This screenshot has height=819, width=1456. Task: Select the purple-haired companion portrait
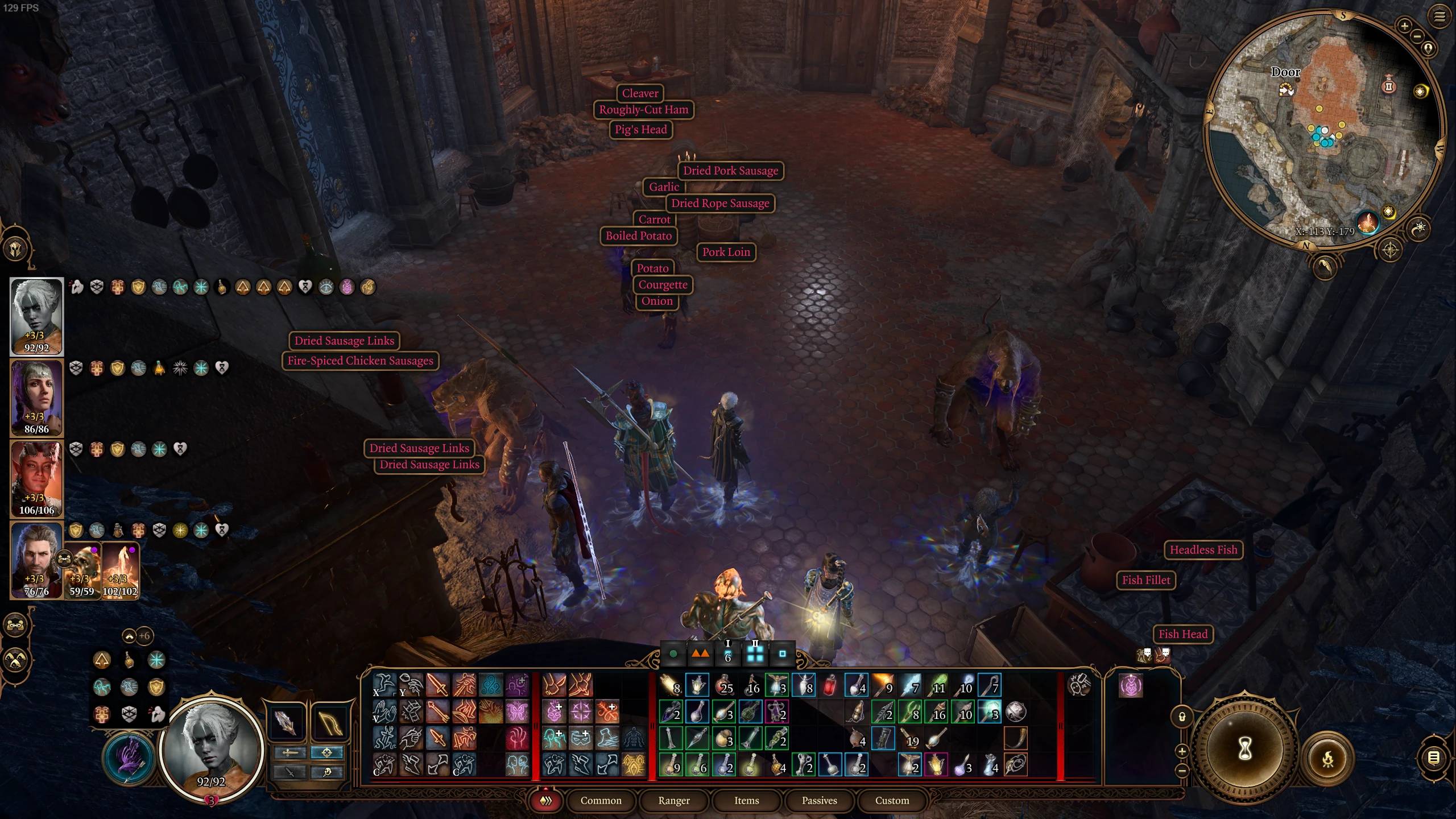pos(36,397)
